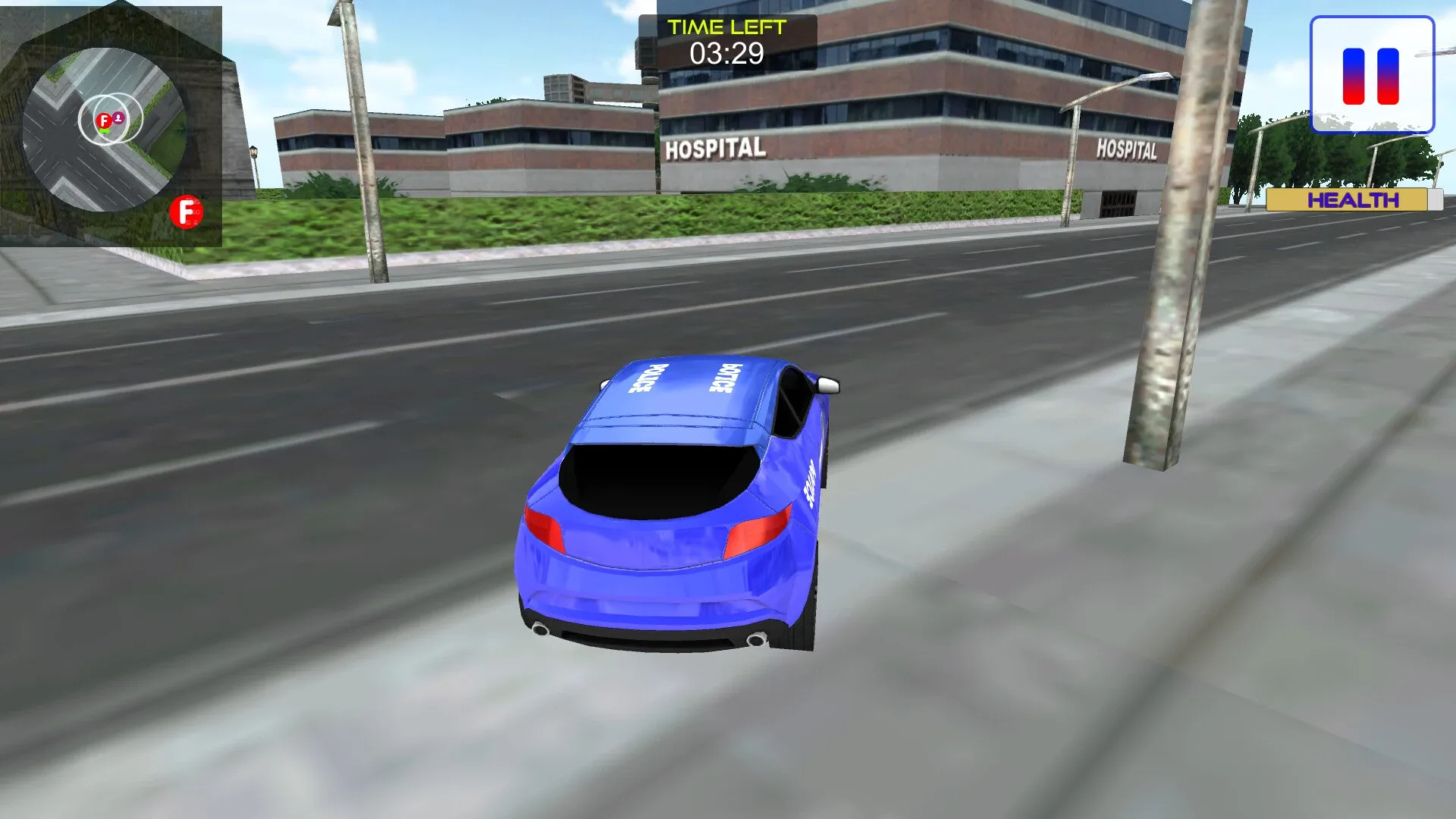The width and height of the screenshot is (1456, 819).
Task: Click the green player arrow in the minimap
Action: 104,130
